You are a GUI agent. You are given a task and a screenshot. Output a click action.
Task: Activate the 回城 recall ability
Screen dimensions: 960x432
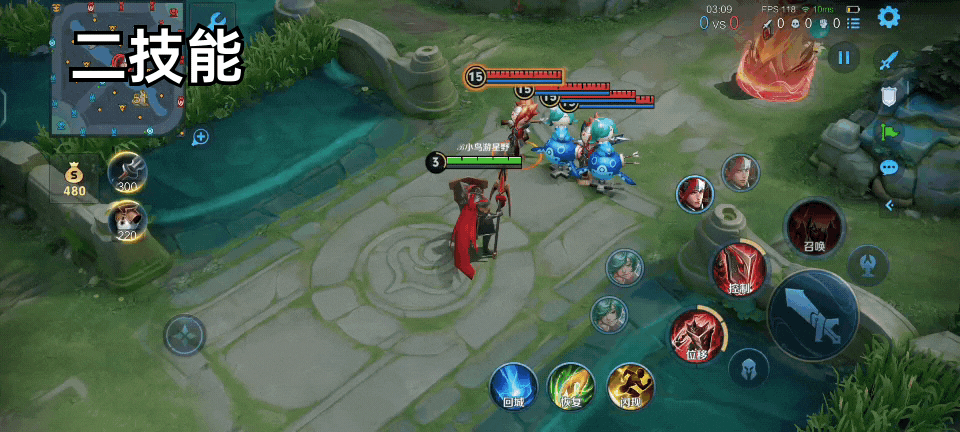pyautogui.click(x=513, y=386)
